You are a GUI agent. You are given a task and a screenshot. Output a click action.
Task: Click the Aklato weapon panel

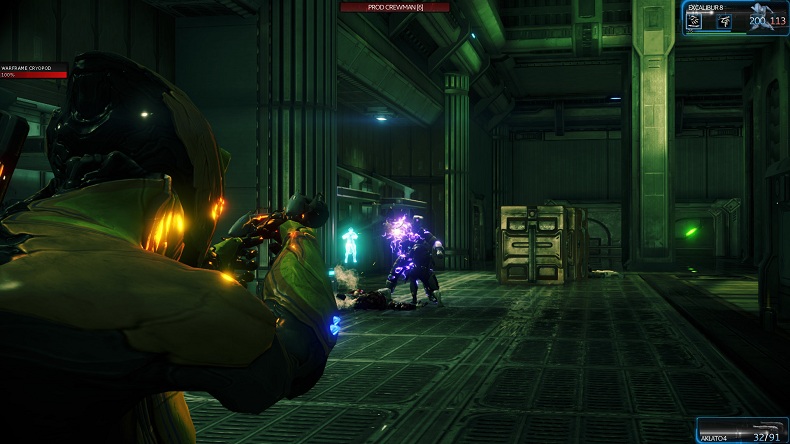741,430
